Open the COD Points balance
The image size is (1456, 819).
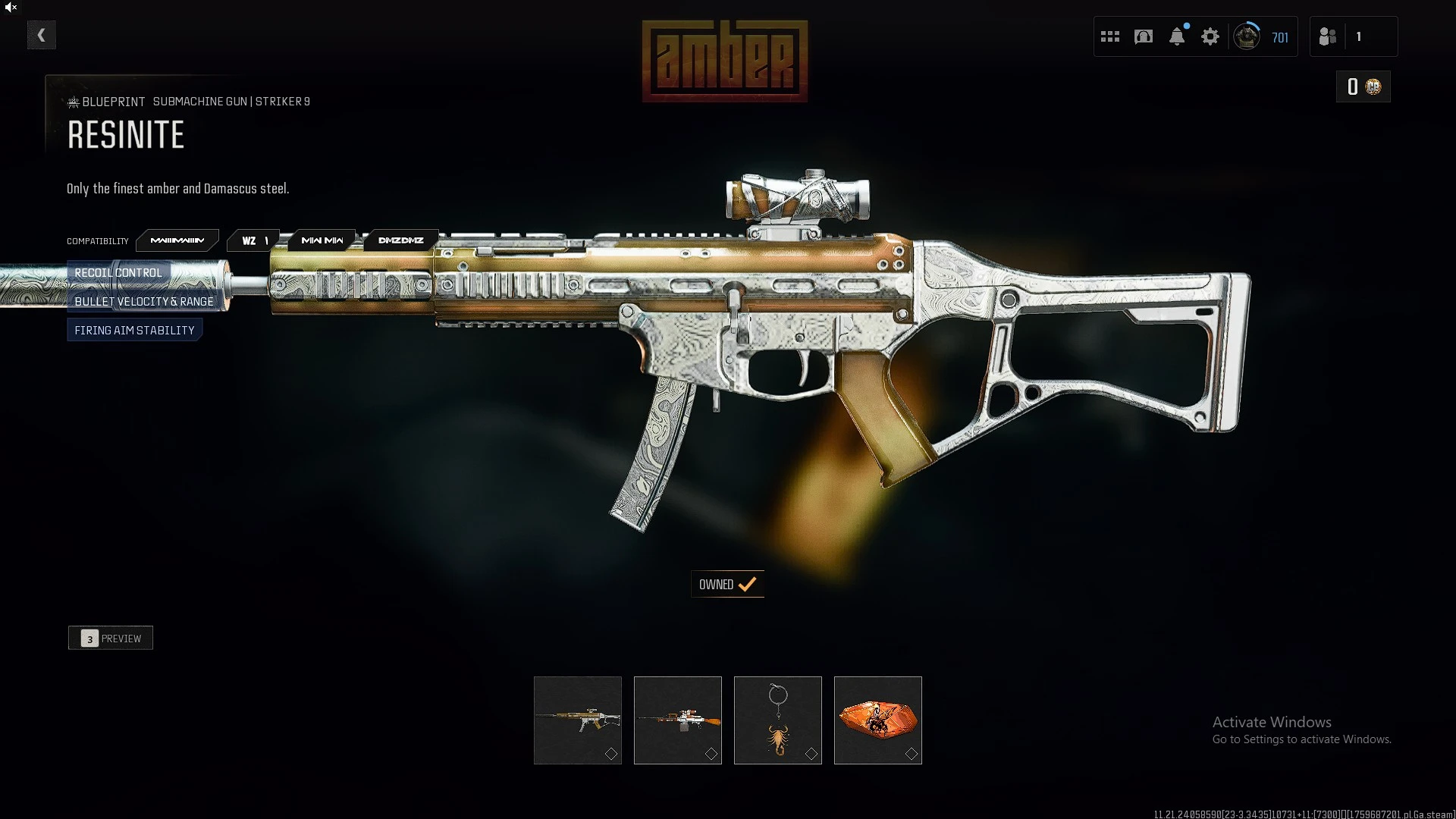tap(1363, 87)
